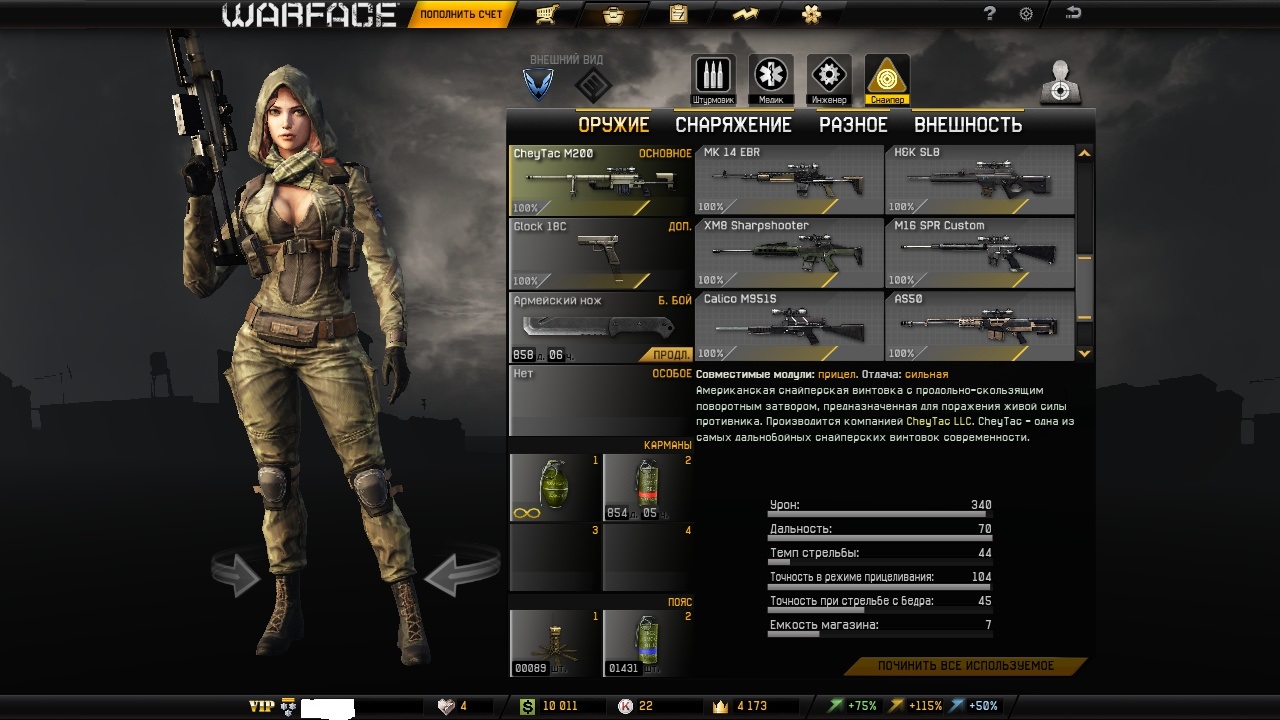Open the shop cart icon

(546, 15)
